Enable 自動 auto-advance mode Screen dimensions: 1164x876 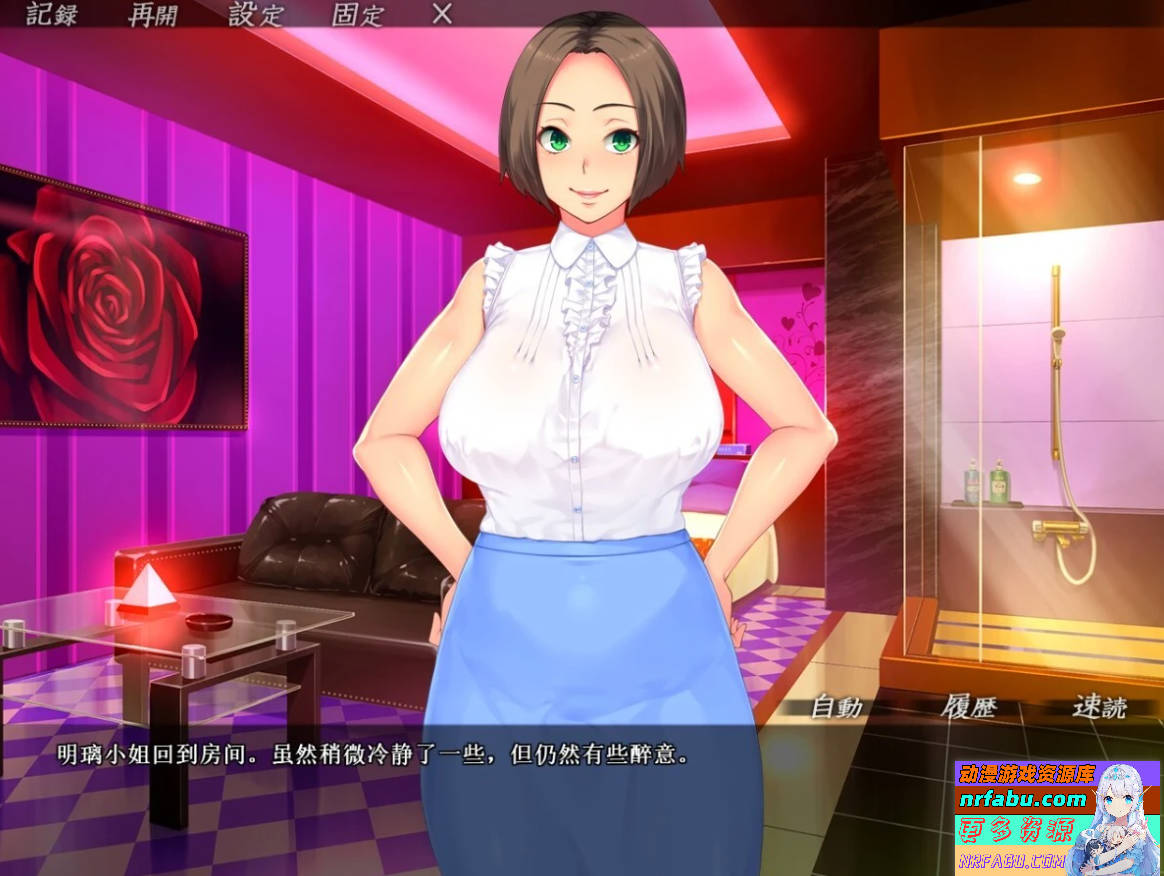point(836,707)
